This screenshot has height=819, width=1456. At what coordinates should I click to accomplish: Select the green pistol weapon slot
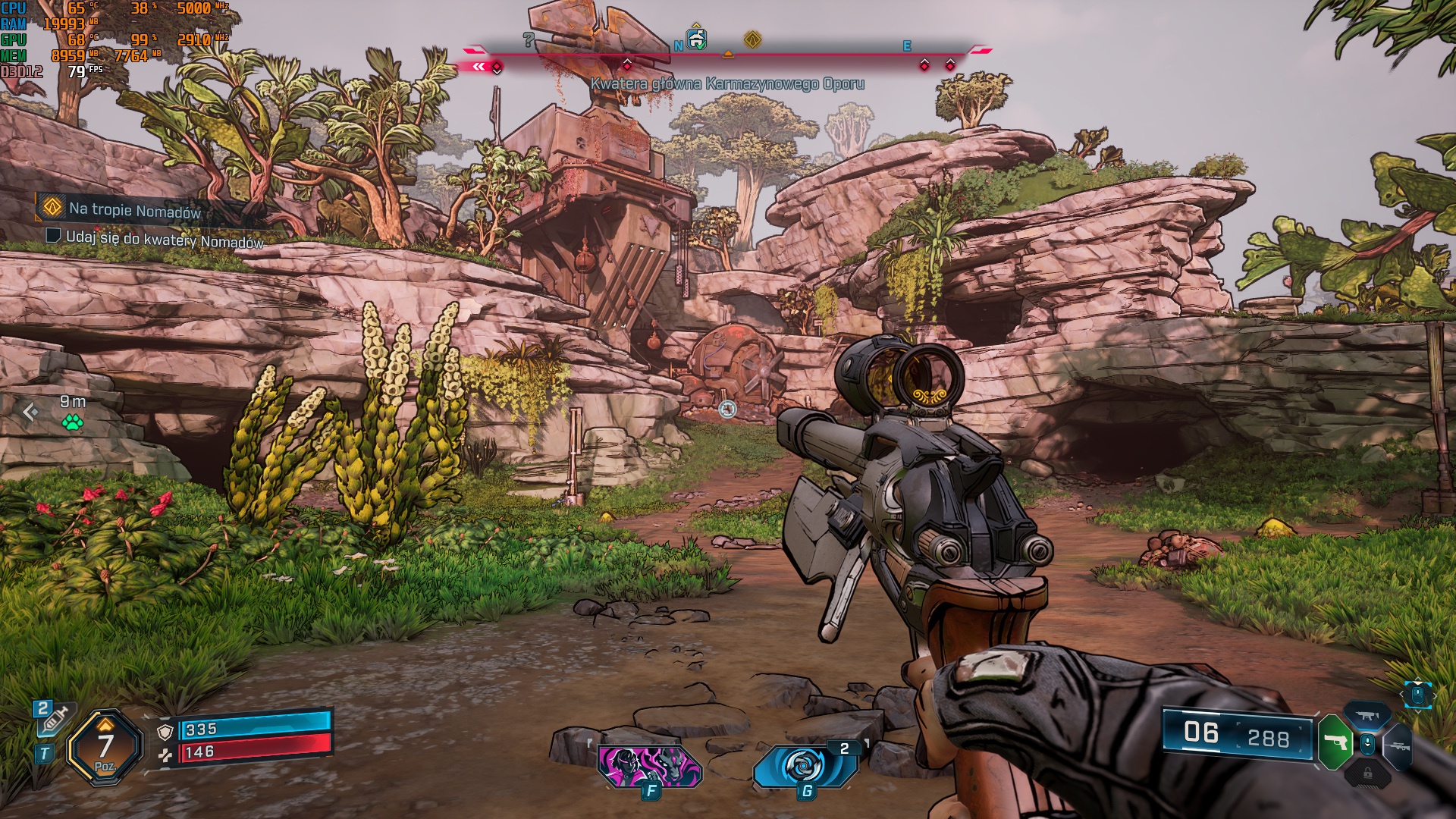pos(1335,742)
